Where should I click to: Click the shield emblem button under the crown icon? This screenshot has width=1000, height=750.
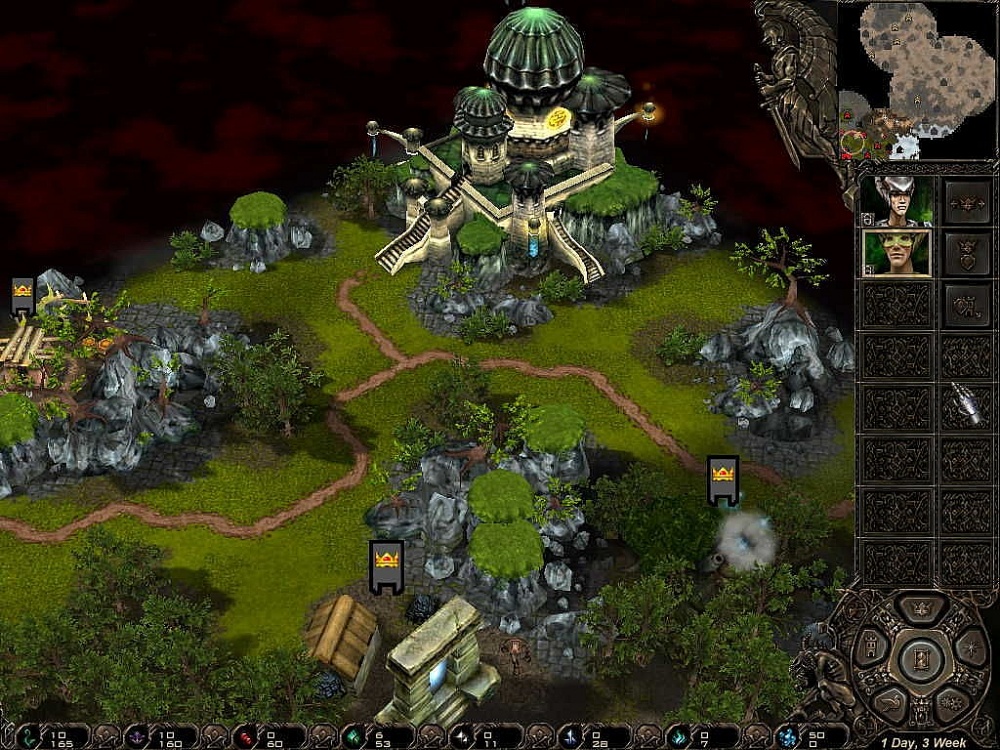click(x=967, y=304)
